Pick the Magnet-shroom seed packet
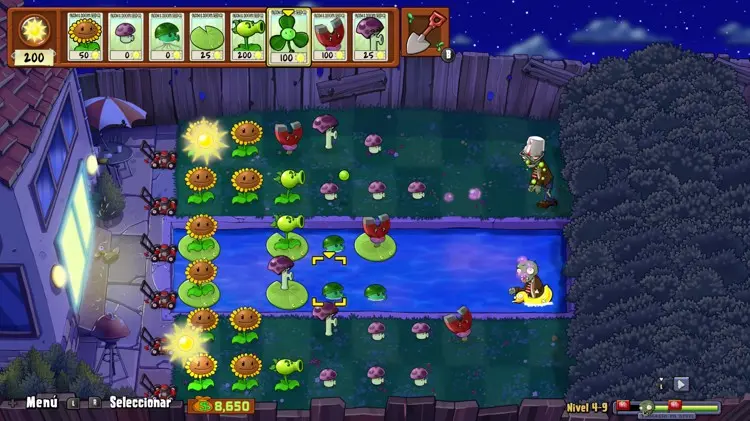This screenshot has height=421, width=750. pos(330,37)
